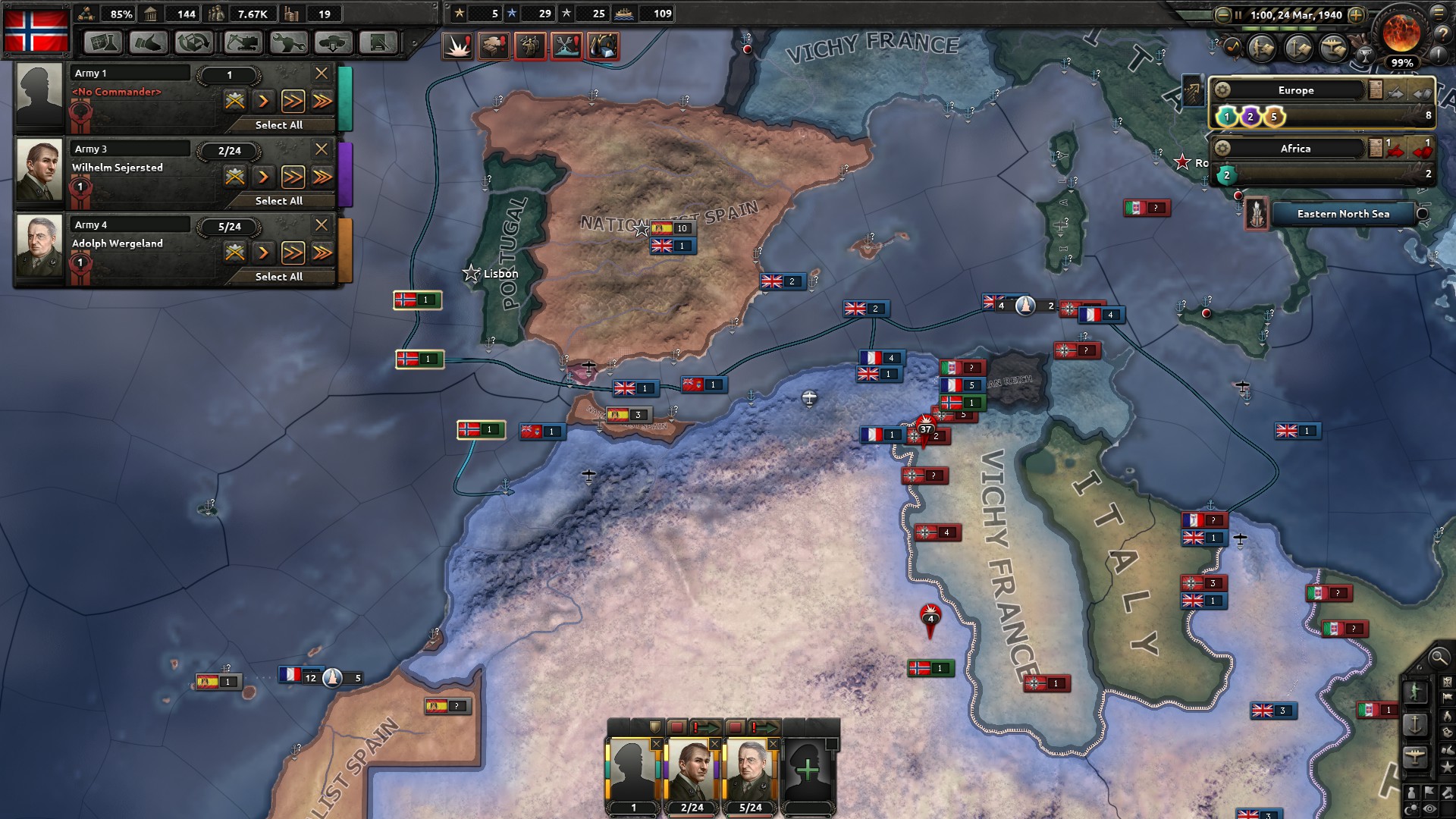Expand the Eastern North Sea region panel

pyautogui.click(x=1421, y=214)
